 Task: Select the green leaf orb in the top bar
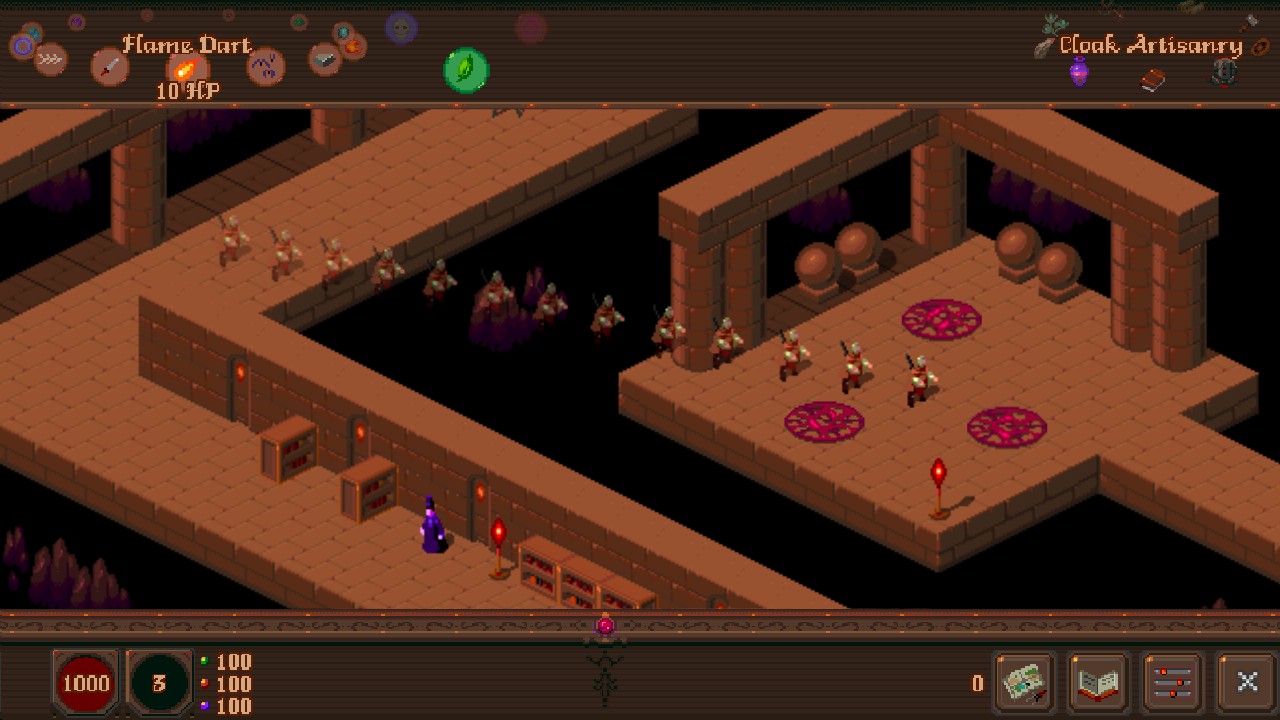466,70
